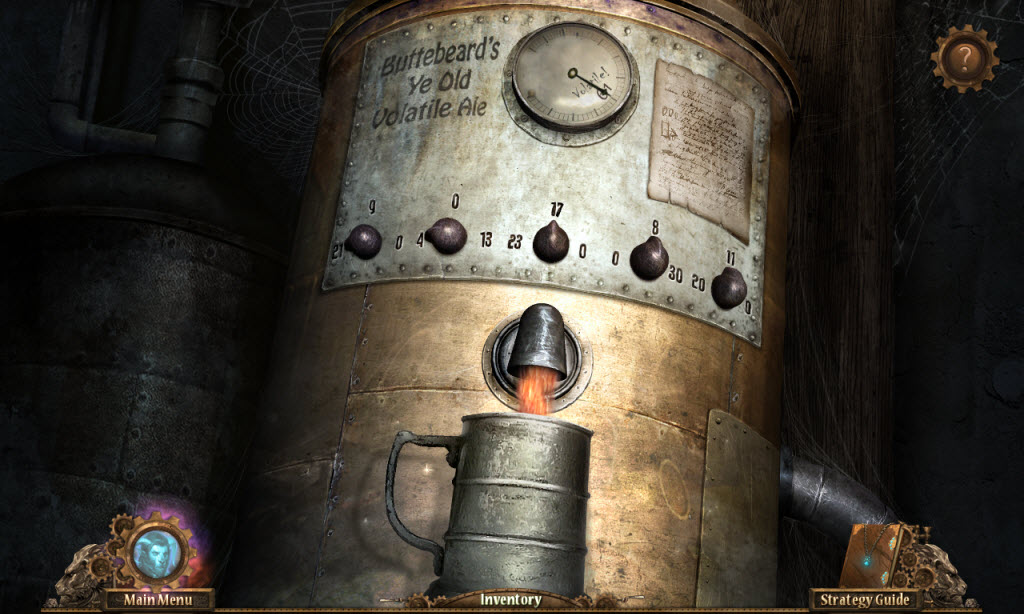Expand the Inventory panel
The width and height of the screenshot is (1024, 614).
pyautogui.click(x=511, y=600)
